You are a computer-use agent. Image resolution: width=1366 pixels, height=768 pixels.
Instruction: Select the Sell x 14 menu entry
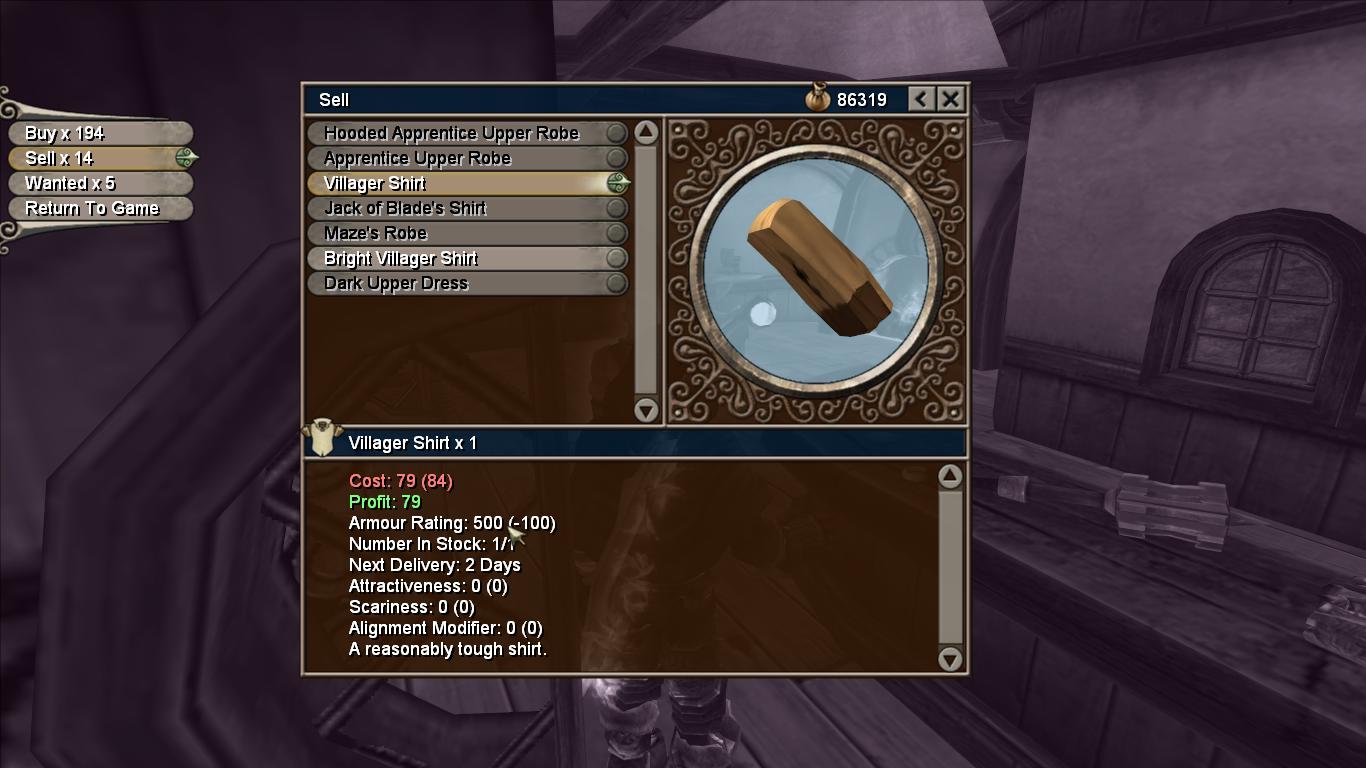[x=98, y=158]
